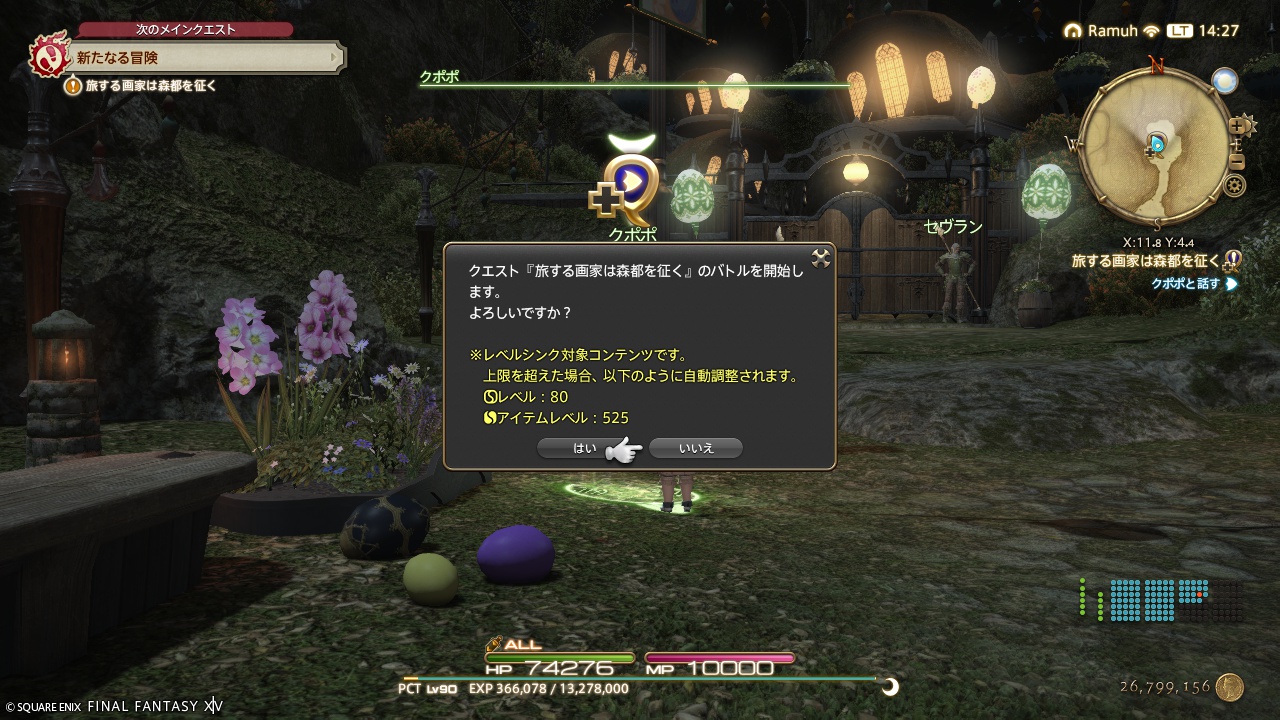Click the move-window cross icon on the dialog
The image size is (1280, 720).
820,258
